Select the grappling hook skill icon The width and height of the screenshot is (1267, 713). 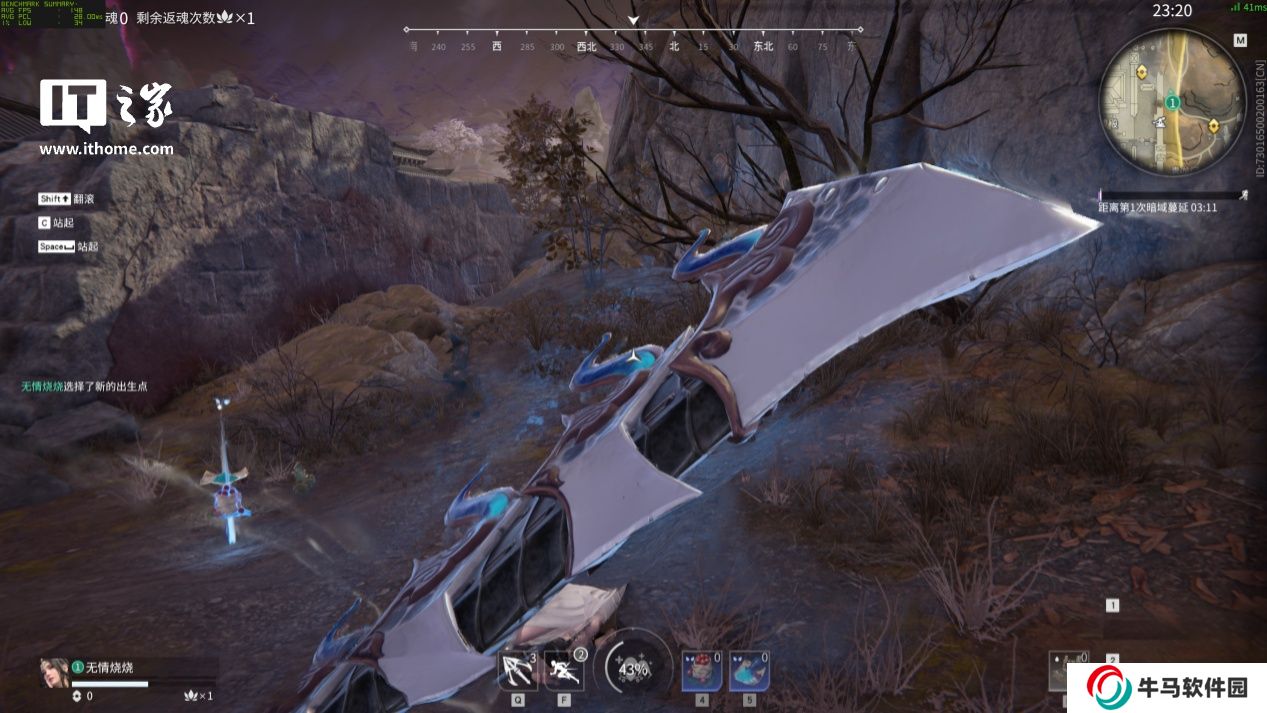pyautogui.click(x=517, y=670)
